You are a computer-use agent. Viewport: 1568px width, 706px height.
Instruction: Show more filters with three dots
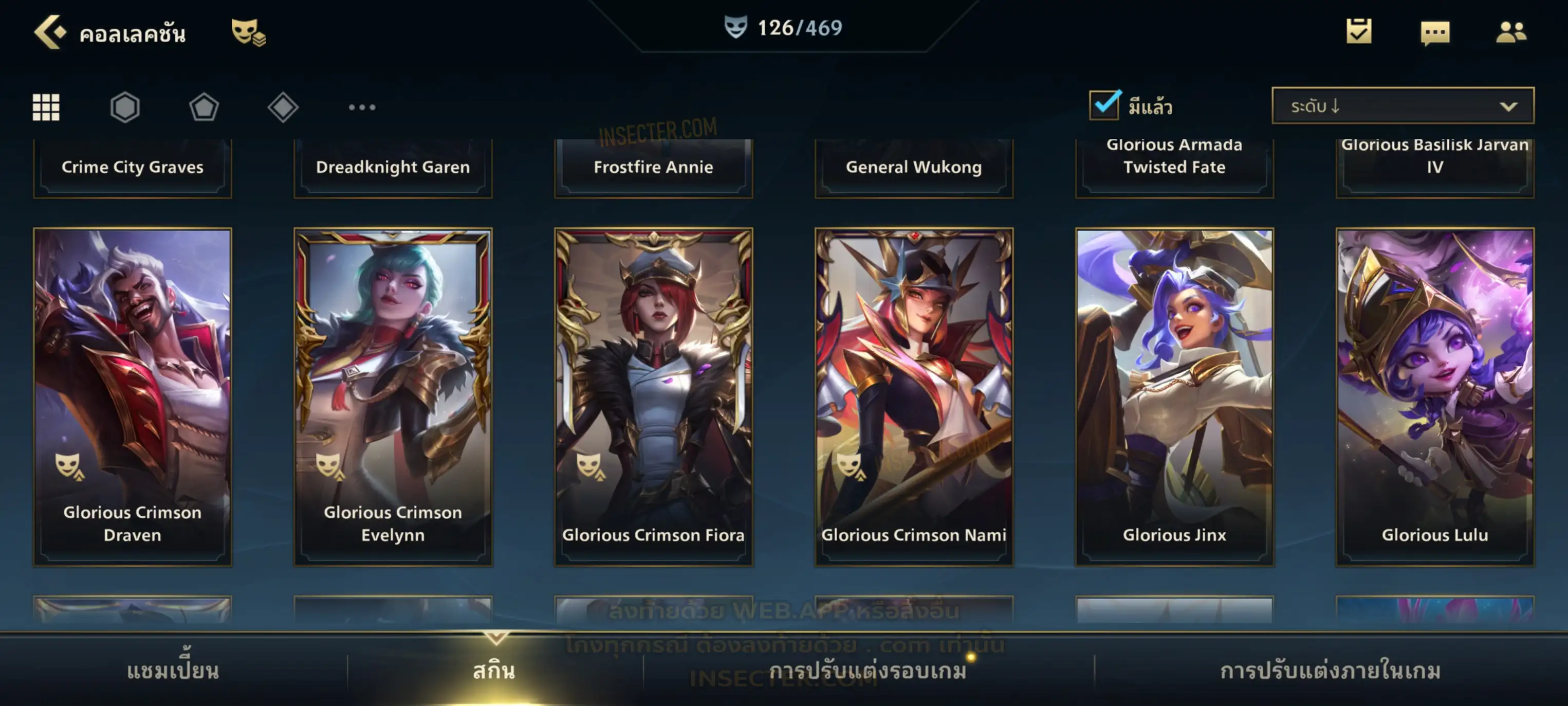362,108
